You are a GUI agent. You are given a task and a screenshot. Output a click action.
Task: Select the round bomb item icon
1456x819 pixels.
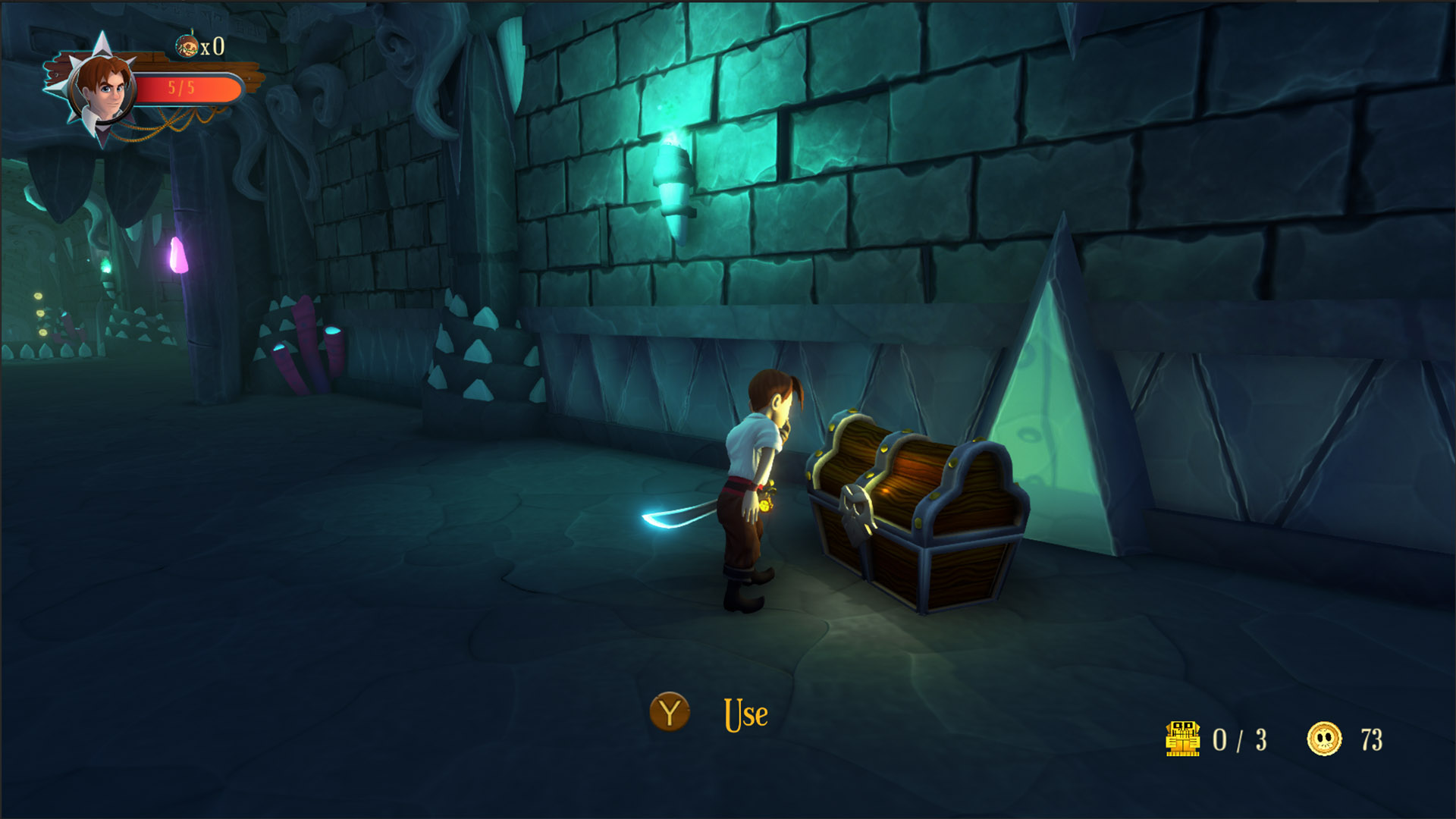tap(187, 46)
